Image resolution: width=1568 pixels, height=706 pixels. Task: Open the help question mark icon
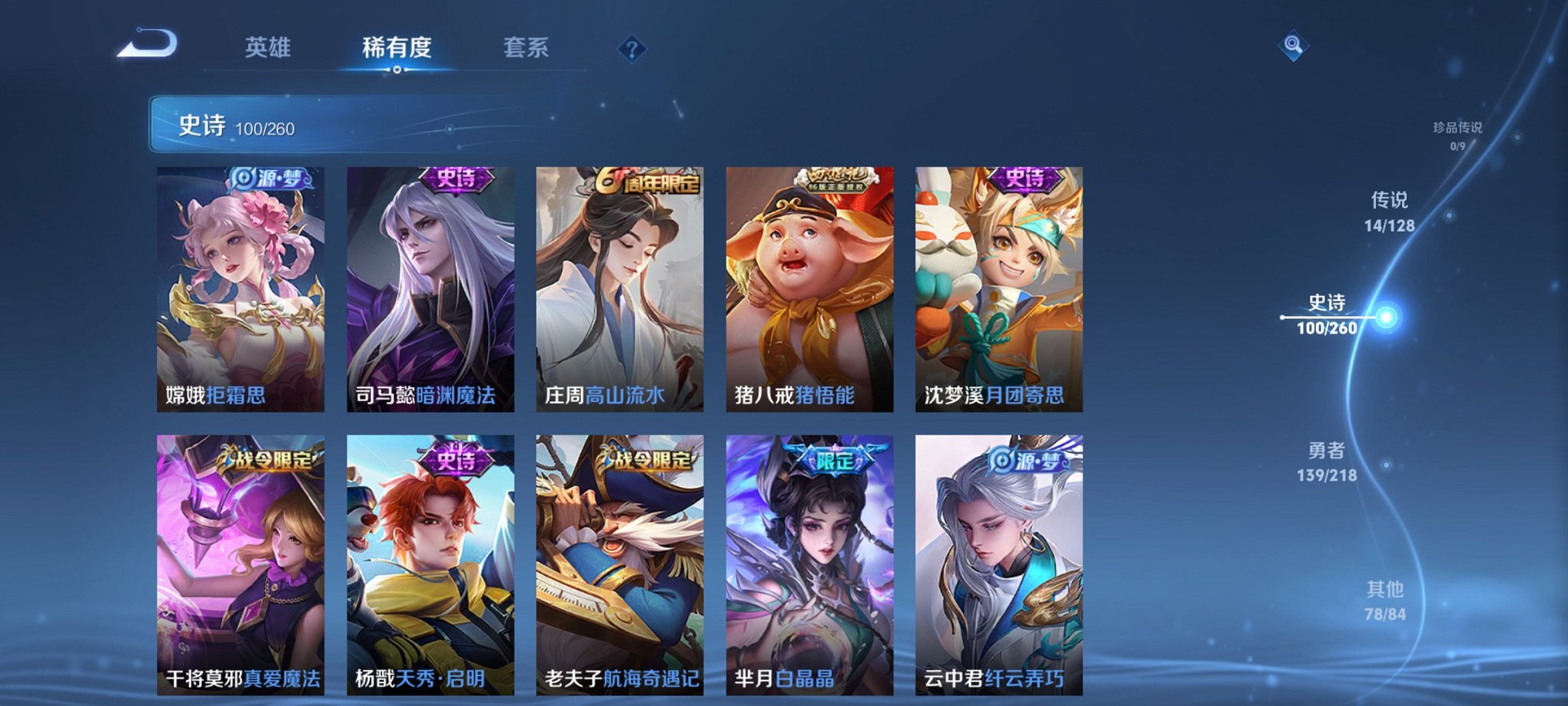click(632, 50)
